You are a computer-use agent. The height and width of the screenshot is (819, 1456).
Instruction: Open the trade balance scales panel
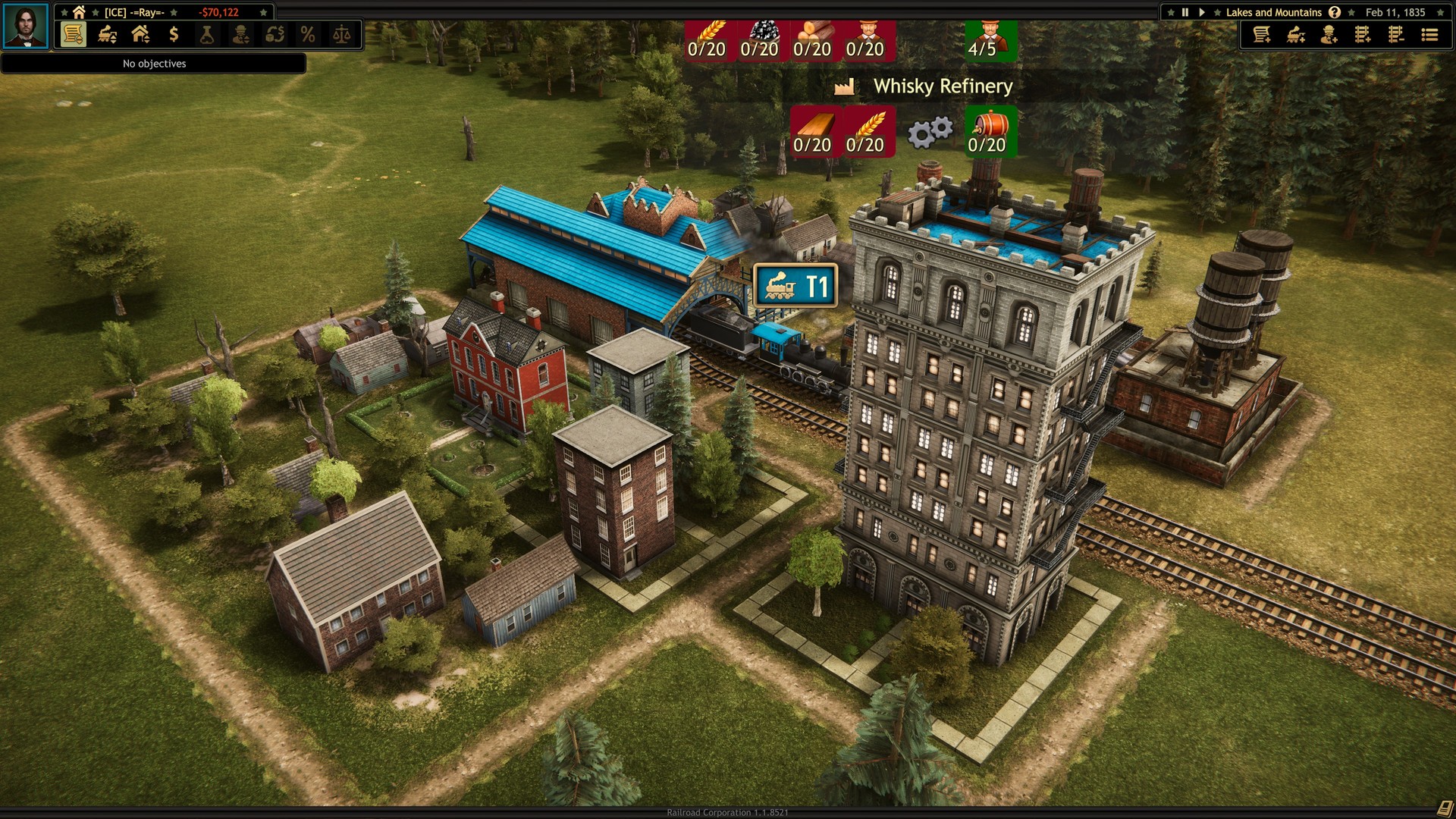341,34
